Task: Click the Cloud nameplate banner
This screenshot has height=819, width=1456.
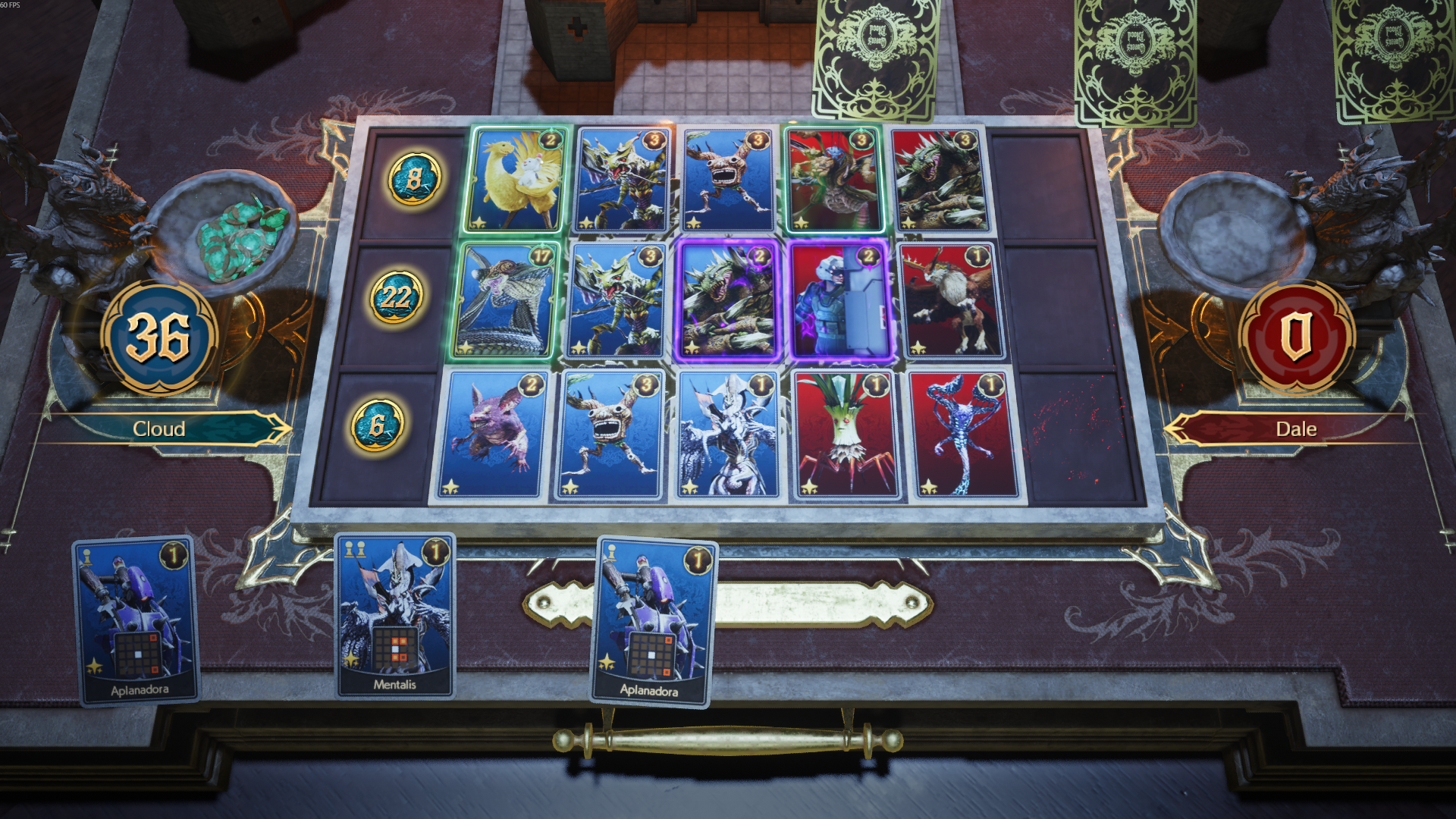Action: click(x=159, y=428)
